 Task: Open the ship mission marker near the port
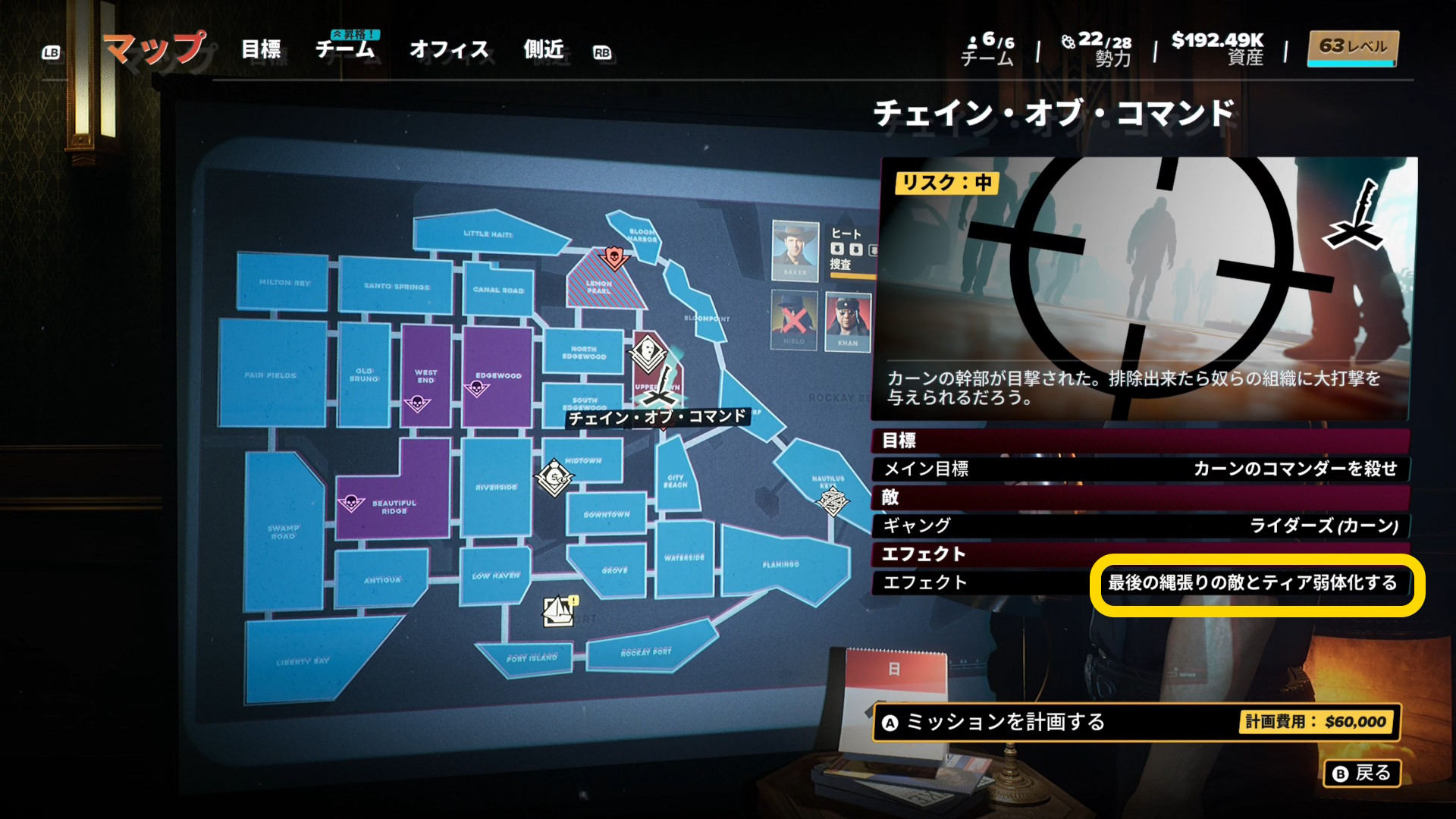[559, 611]
